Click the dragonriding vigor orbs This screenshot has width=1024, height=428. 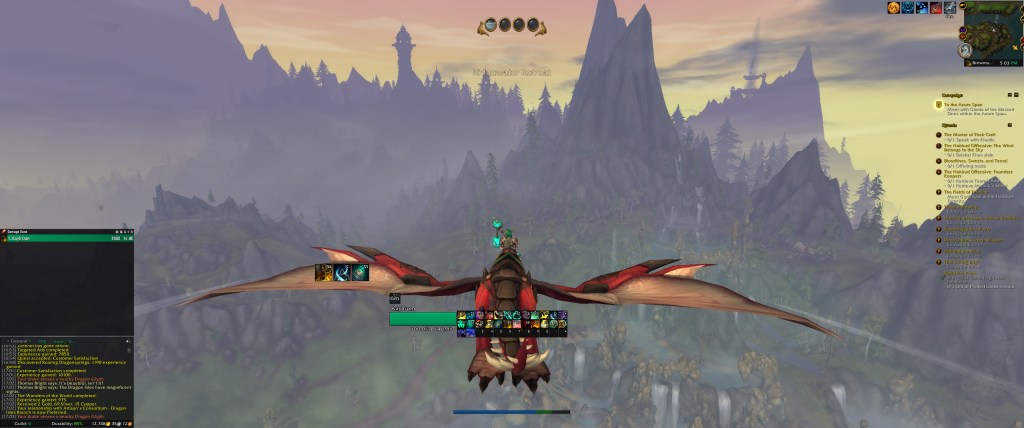(512, 26)
